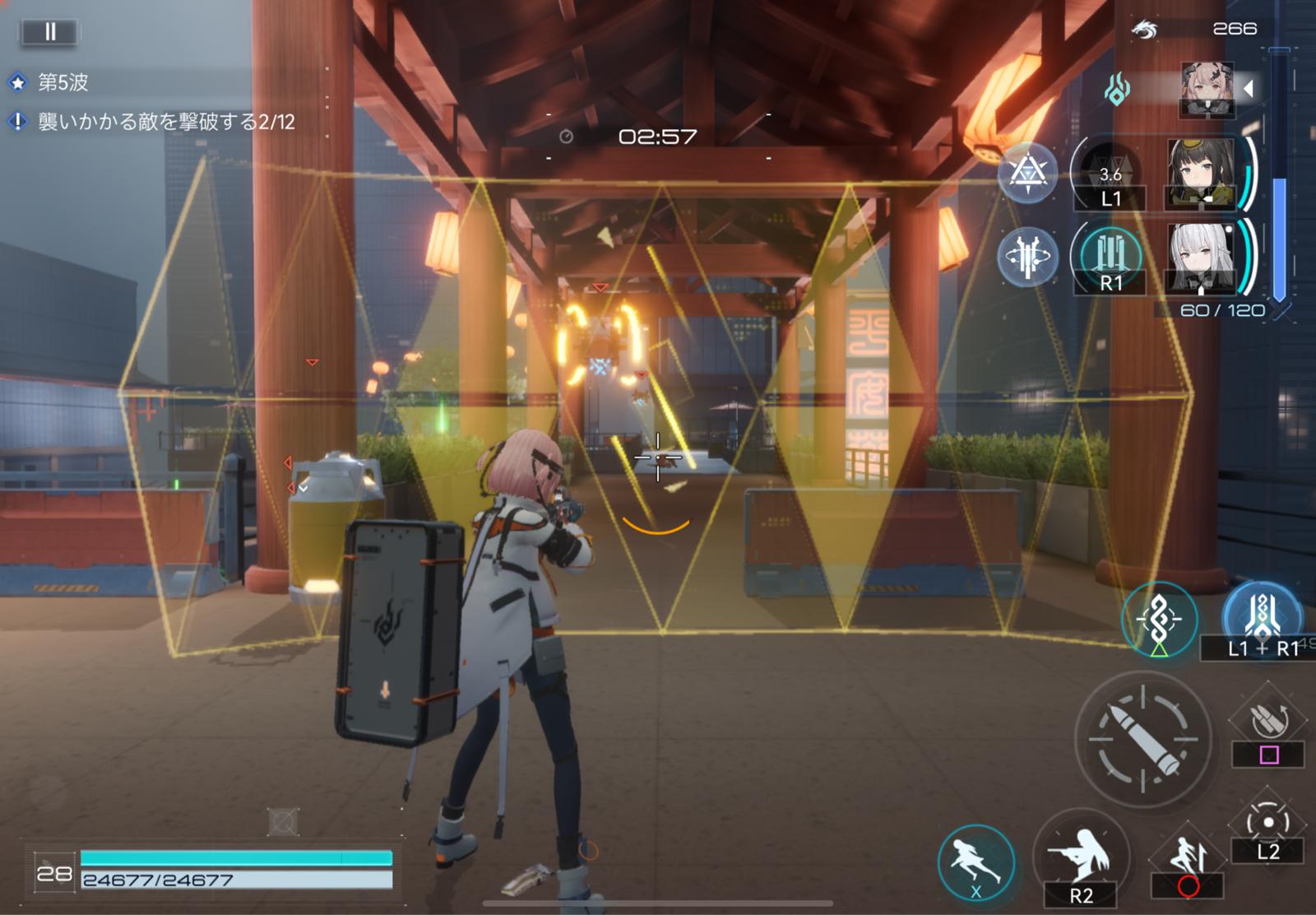1316x915 pixels.
Task: Tap the rifle-aiming stance icon
Action: pos(1081,857)
